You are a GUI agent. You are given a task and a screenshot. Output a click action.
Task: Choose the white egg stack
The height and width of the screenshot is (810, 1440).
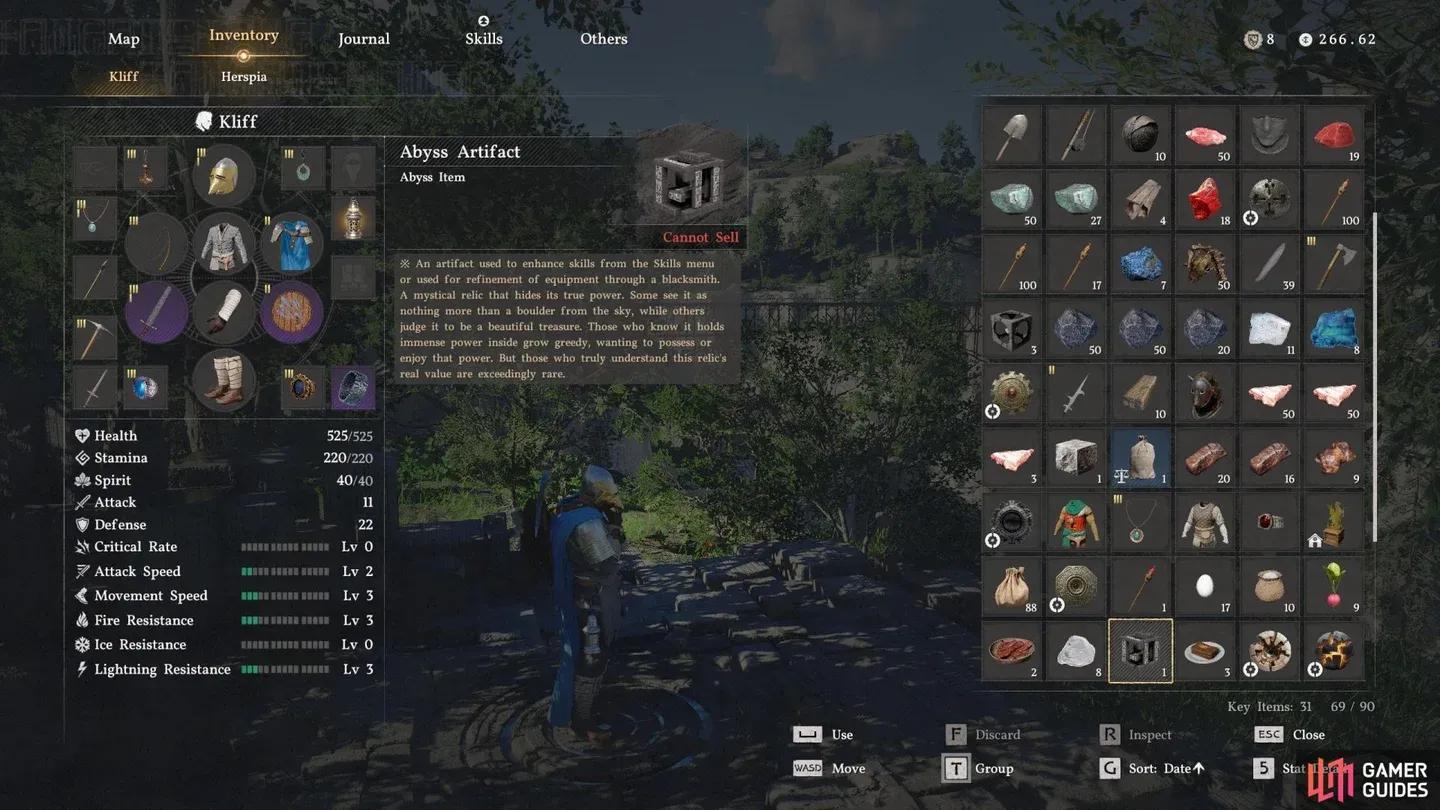click(x=1205, y=587)
